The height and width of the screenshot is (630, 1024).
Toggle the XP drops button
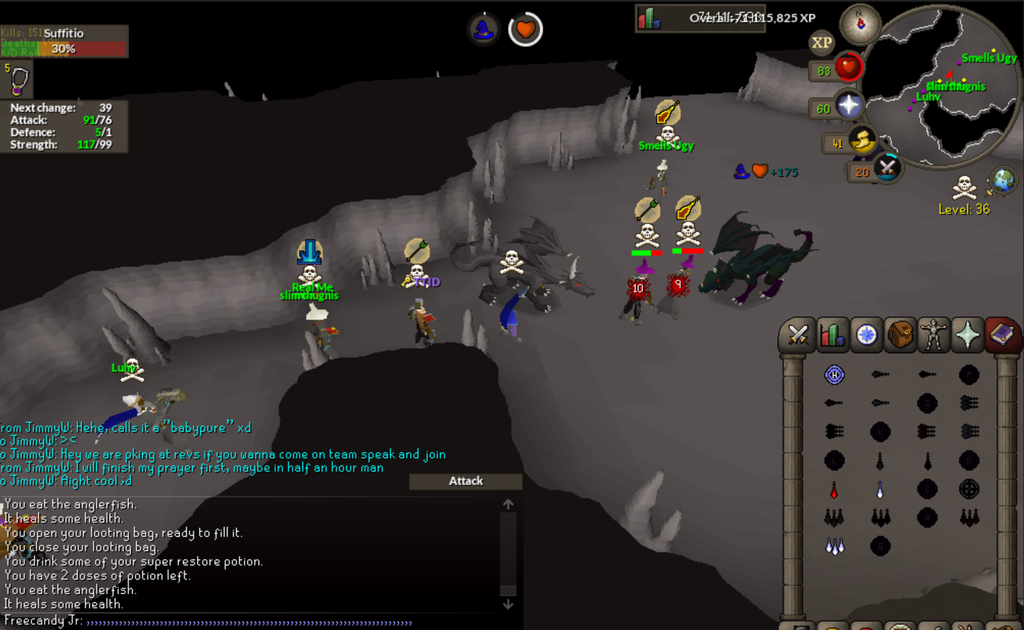822,42
